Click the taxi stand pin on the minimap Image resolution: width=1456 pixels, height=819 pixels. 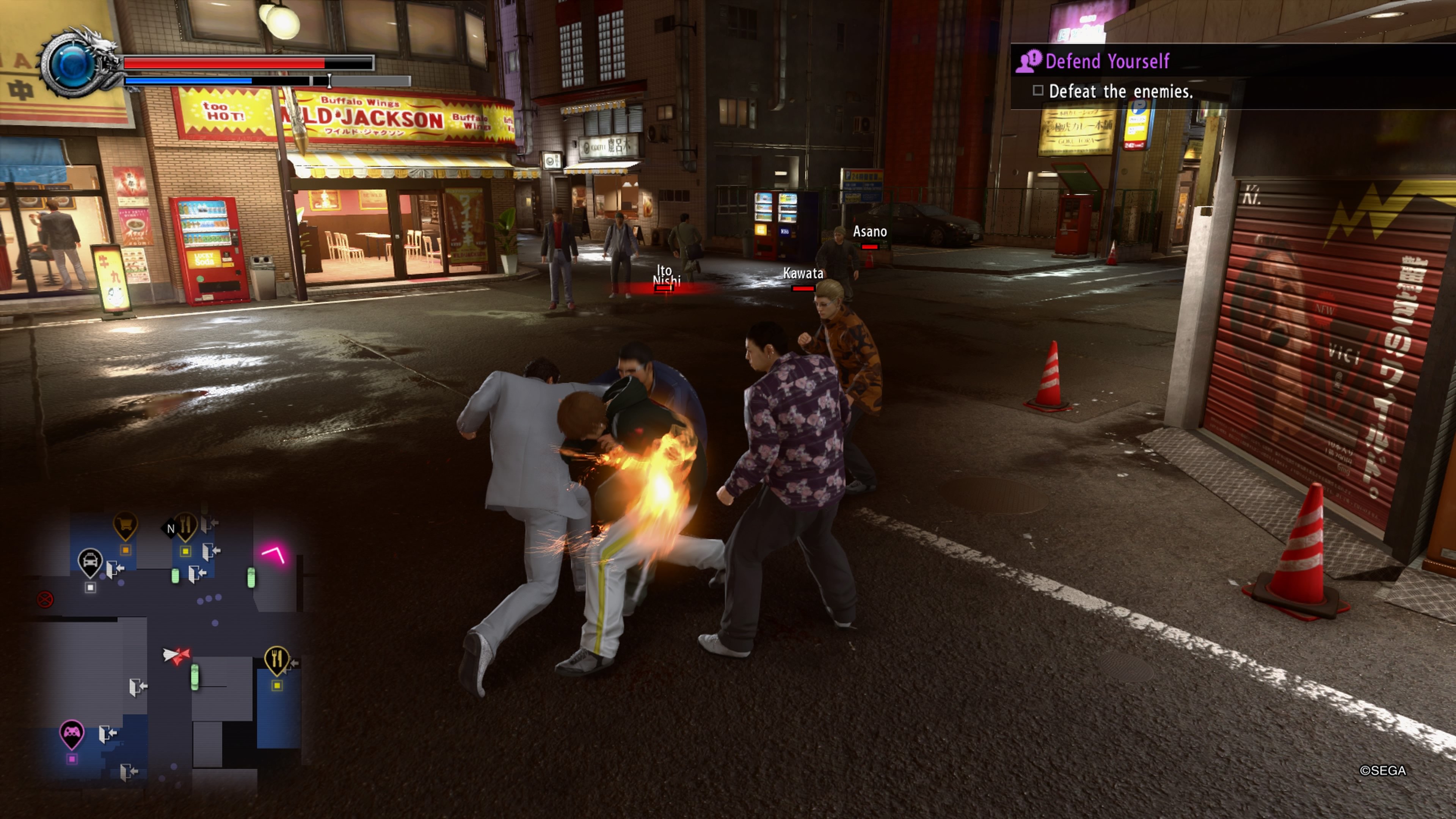pos(90,561)
